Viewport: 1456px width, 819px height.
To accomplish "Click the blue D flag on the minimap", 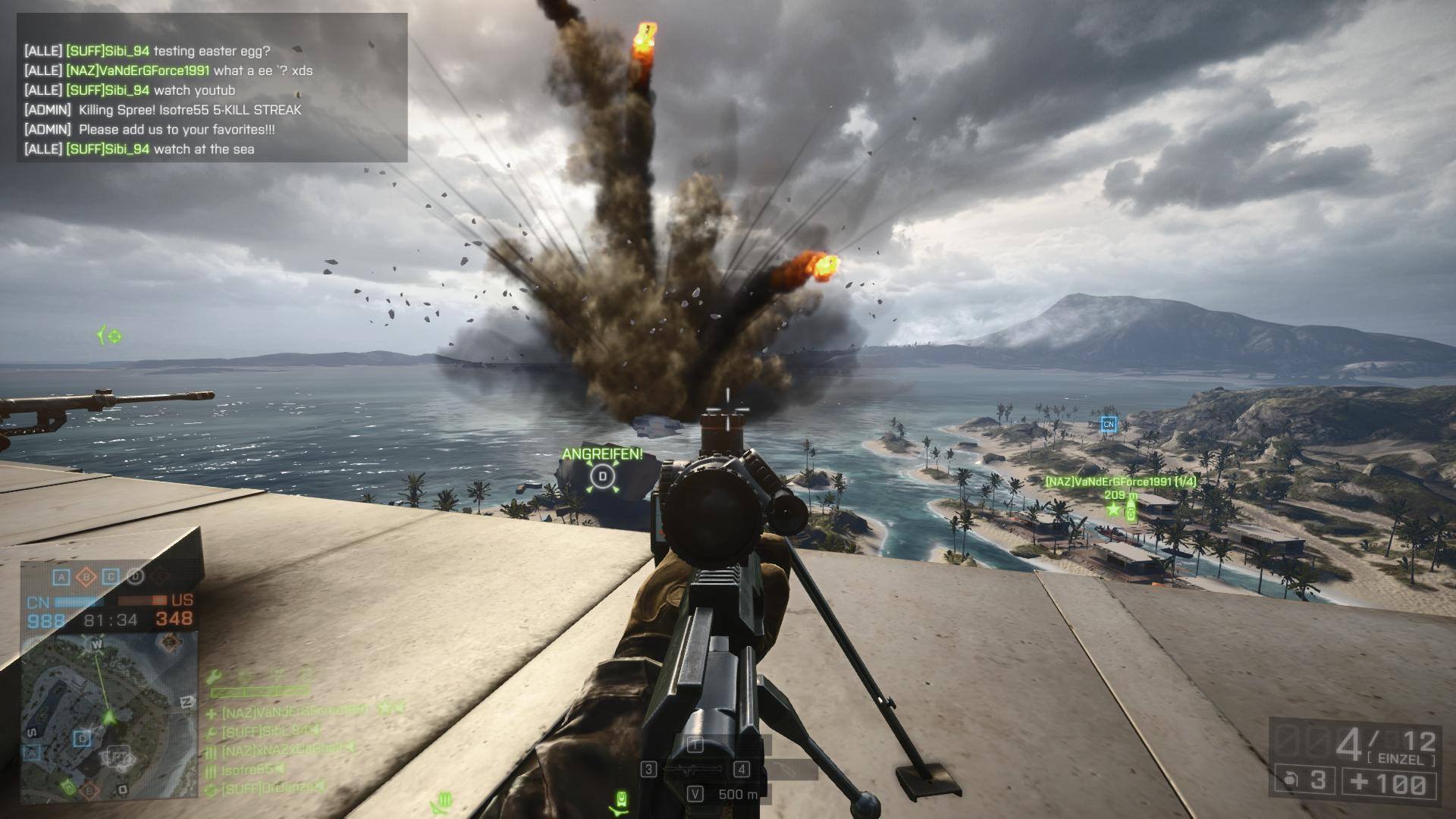I will pos(82,738).
